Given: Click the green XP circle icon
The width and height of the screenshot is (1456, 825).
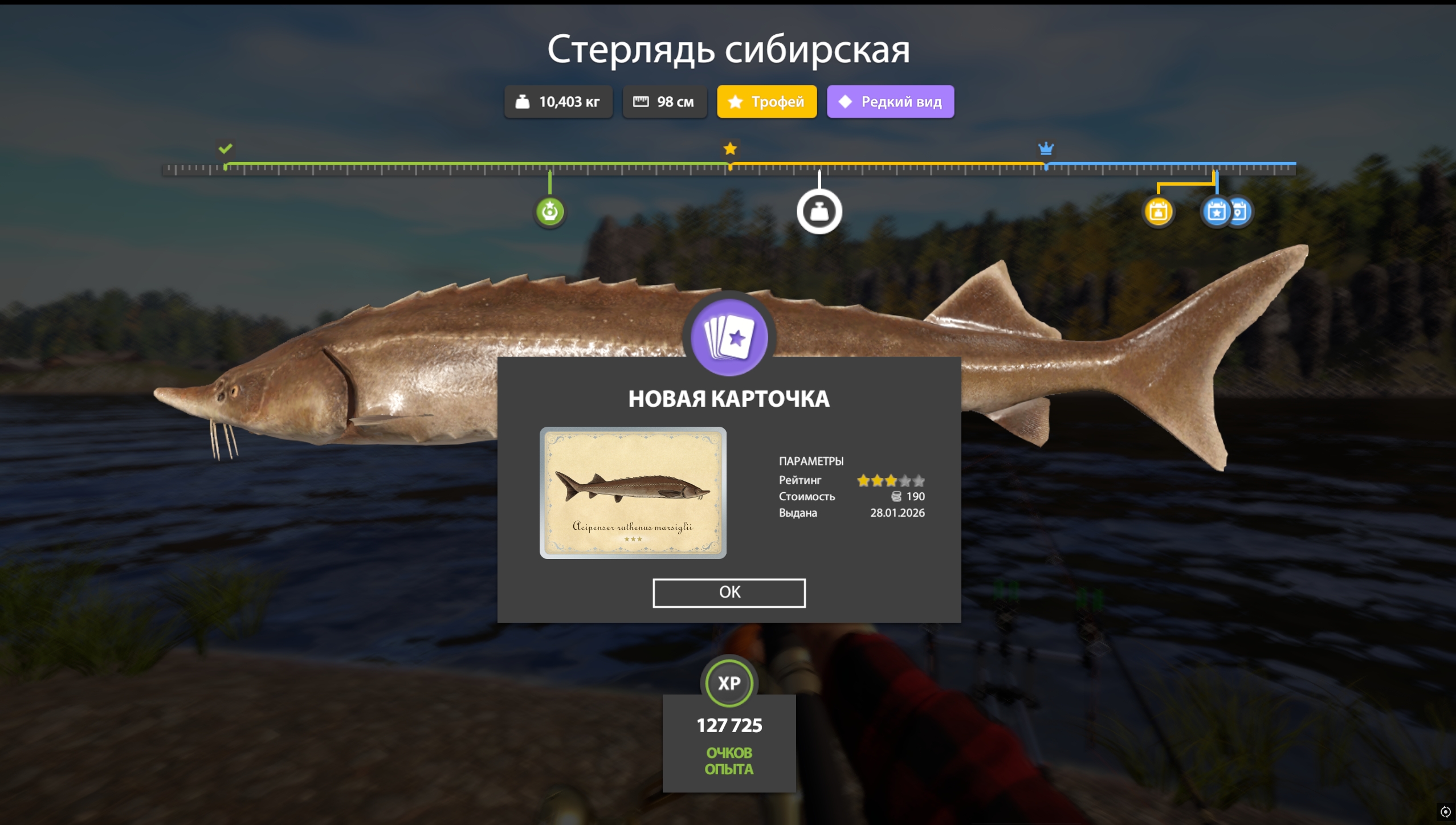Looking at the screenshot, I should click(x=729, y=683).
